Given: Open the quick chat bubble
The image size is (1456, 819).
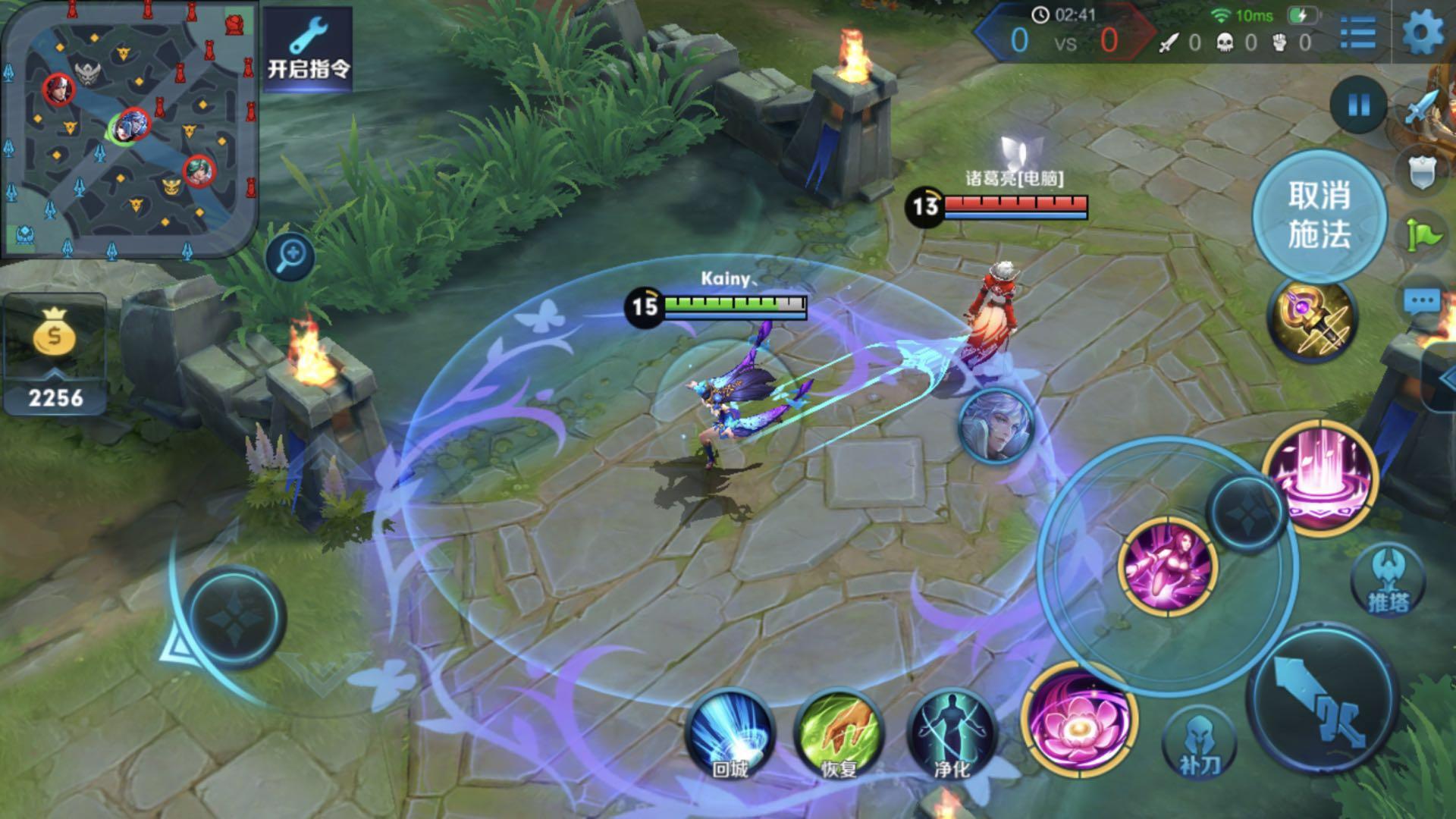Looking at the screenshot, I should [1421, 302].
